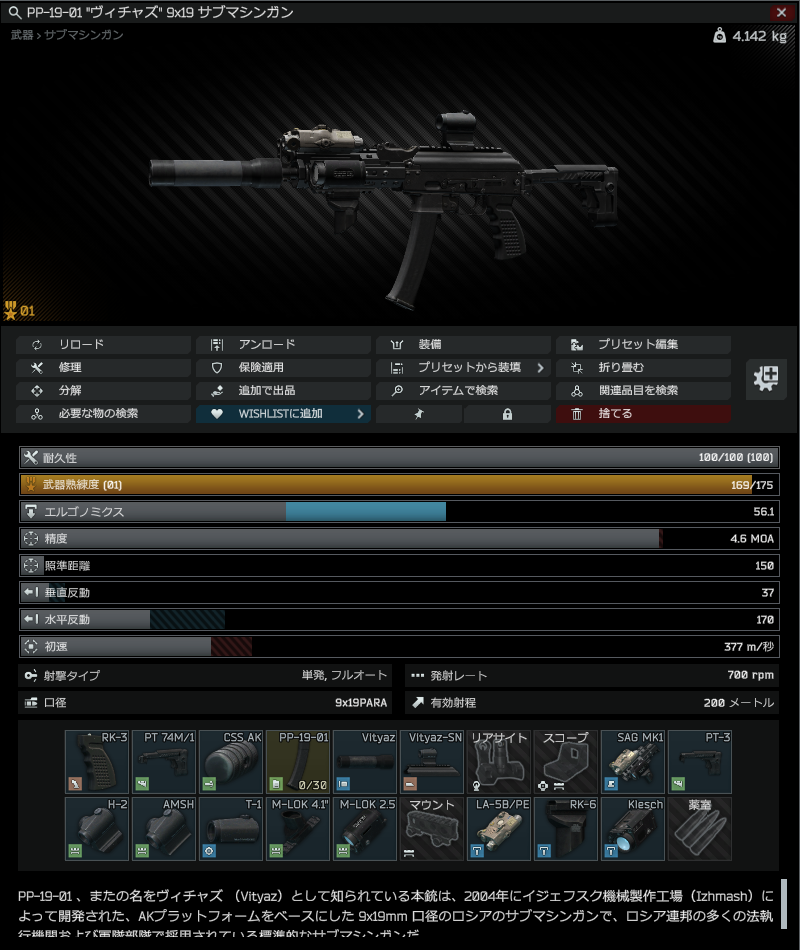Open the 薬室 chamber slot
Image resolution: width=800 pixels, height=950 pixels.
tap(700, 829)
